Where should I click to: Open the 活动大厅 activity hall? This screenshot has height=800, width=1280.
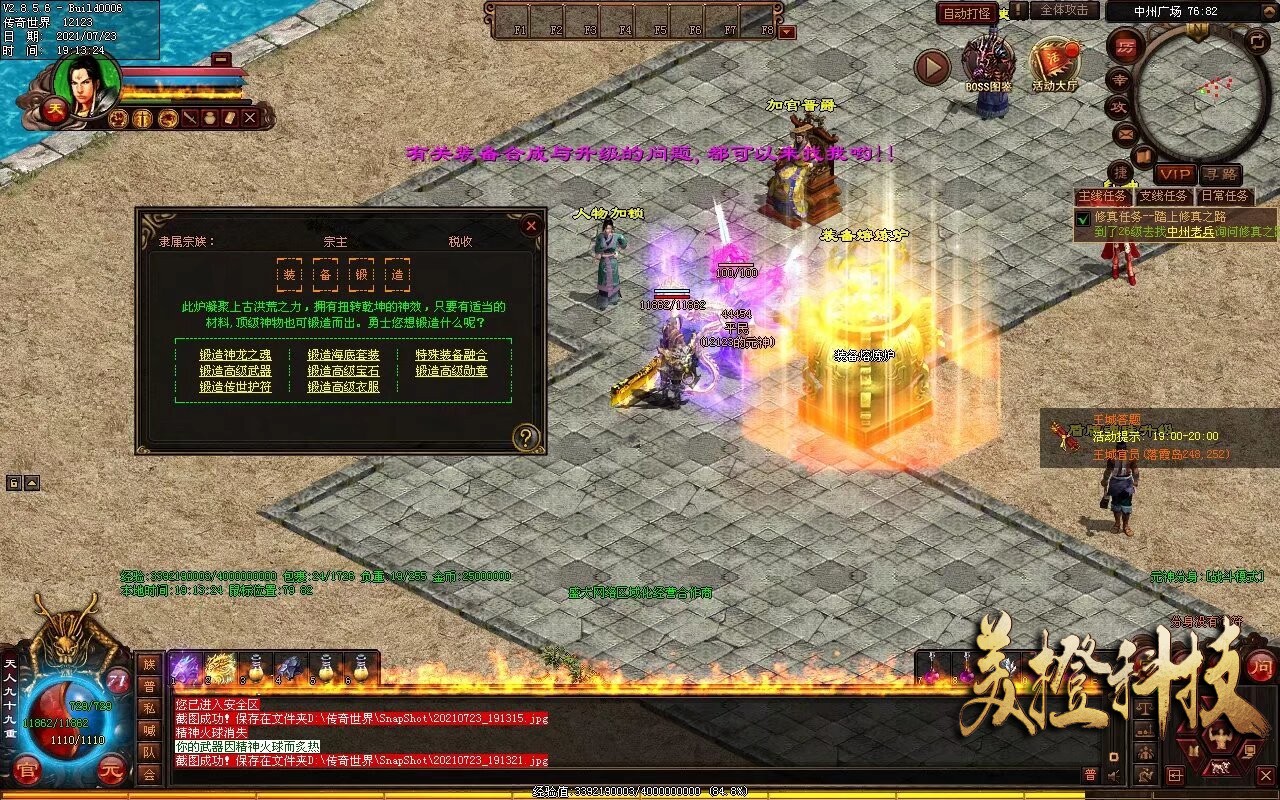[1055, 65]
